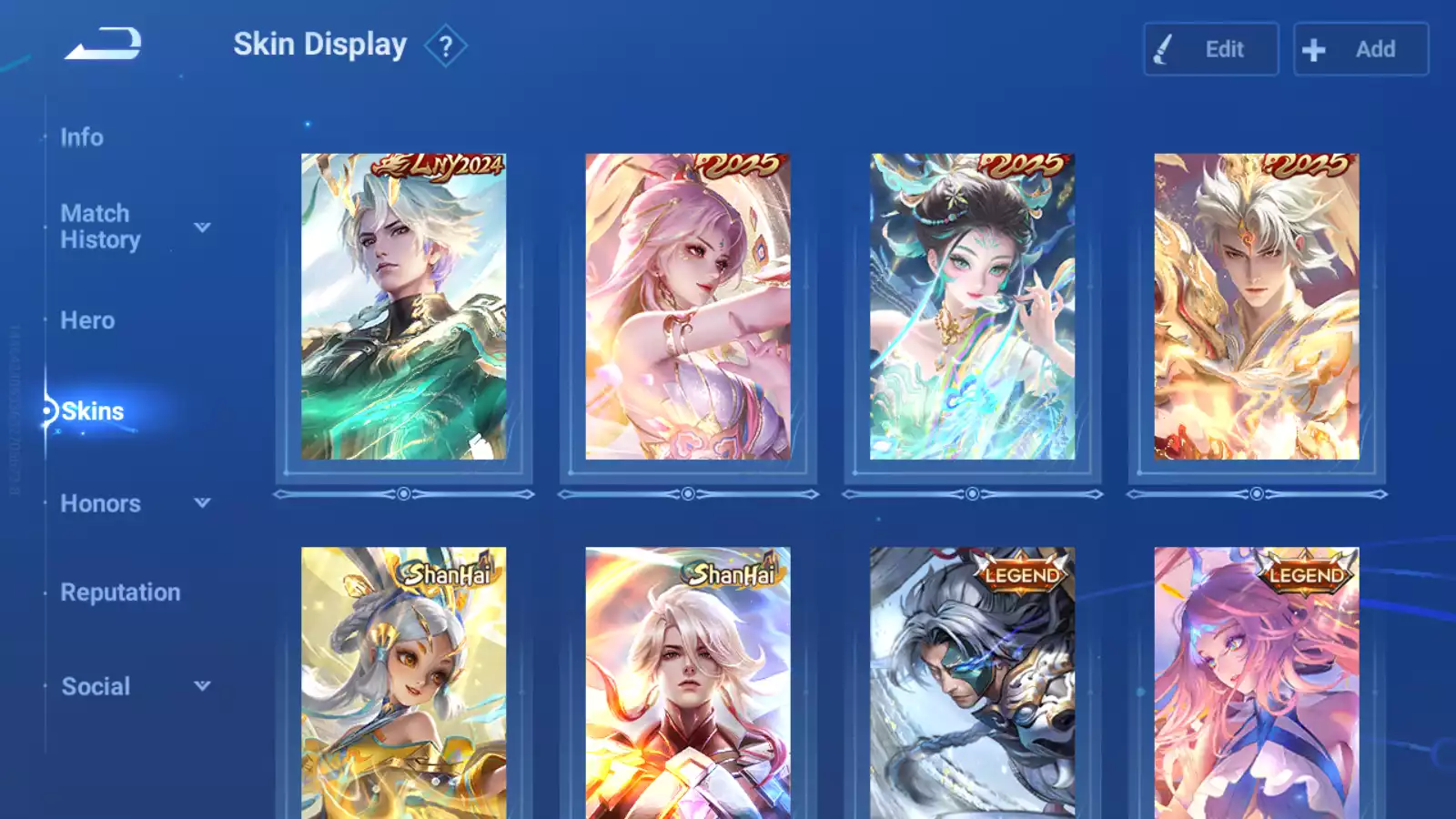Open the Skin Display help question mark
Screen dimensions: 1456x819
tap(445, 46)
